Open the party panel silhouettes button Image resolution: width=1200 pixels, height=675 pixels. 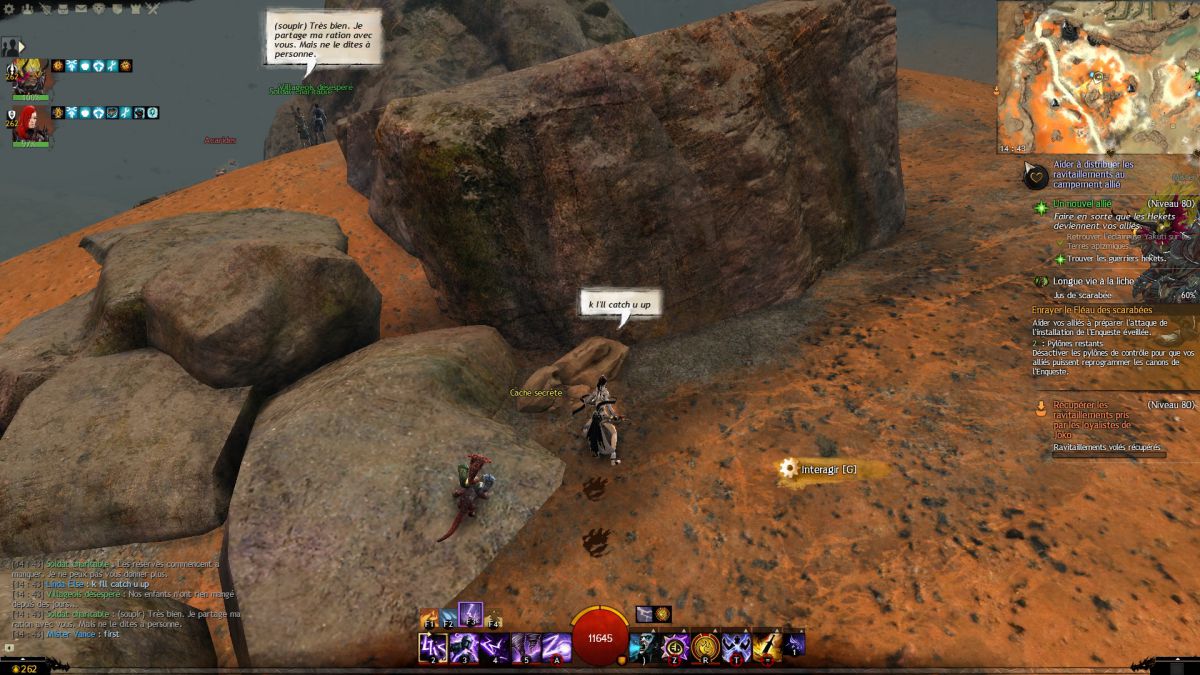11,46
